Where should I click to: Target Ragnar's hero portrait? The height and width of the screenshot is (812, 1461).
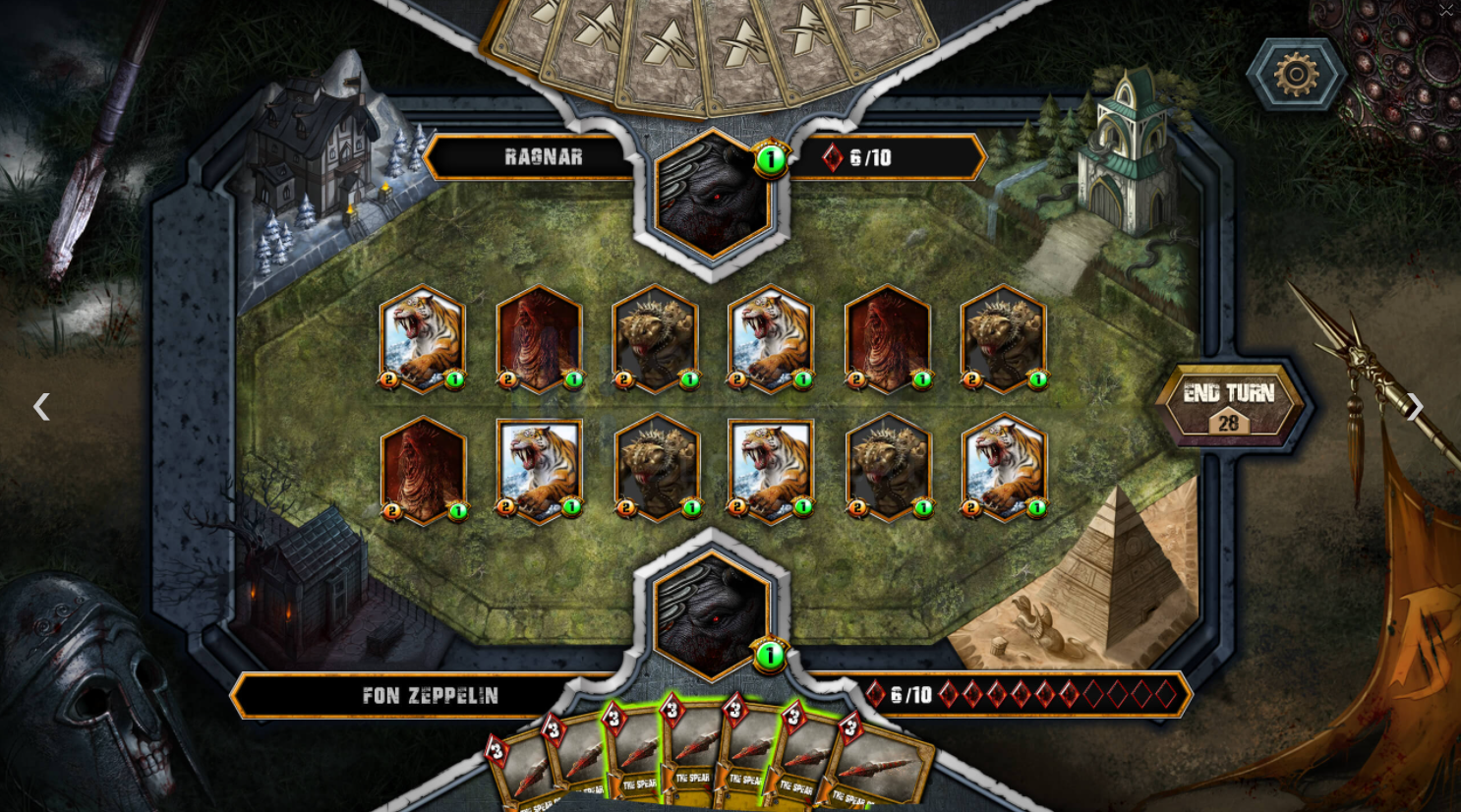(712, 195)
